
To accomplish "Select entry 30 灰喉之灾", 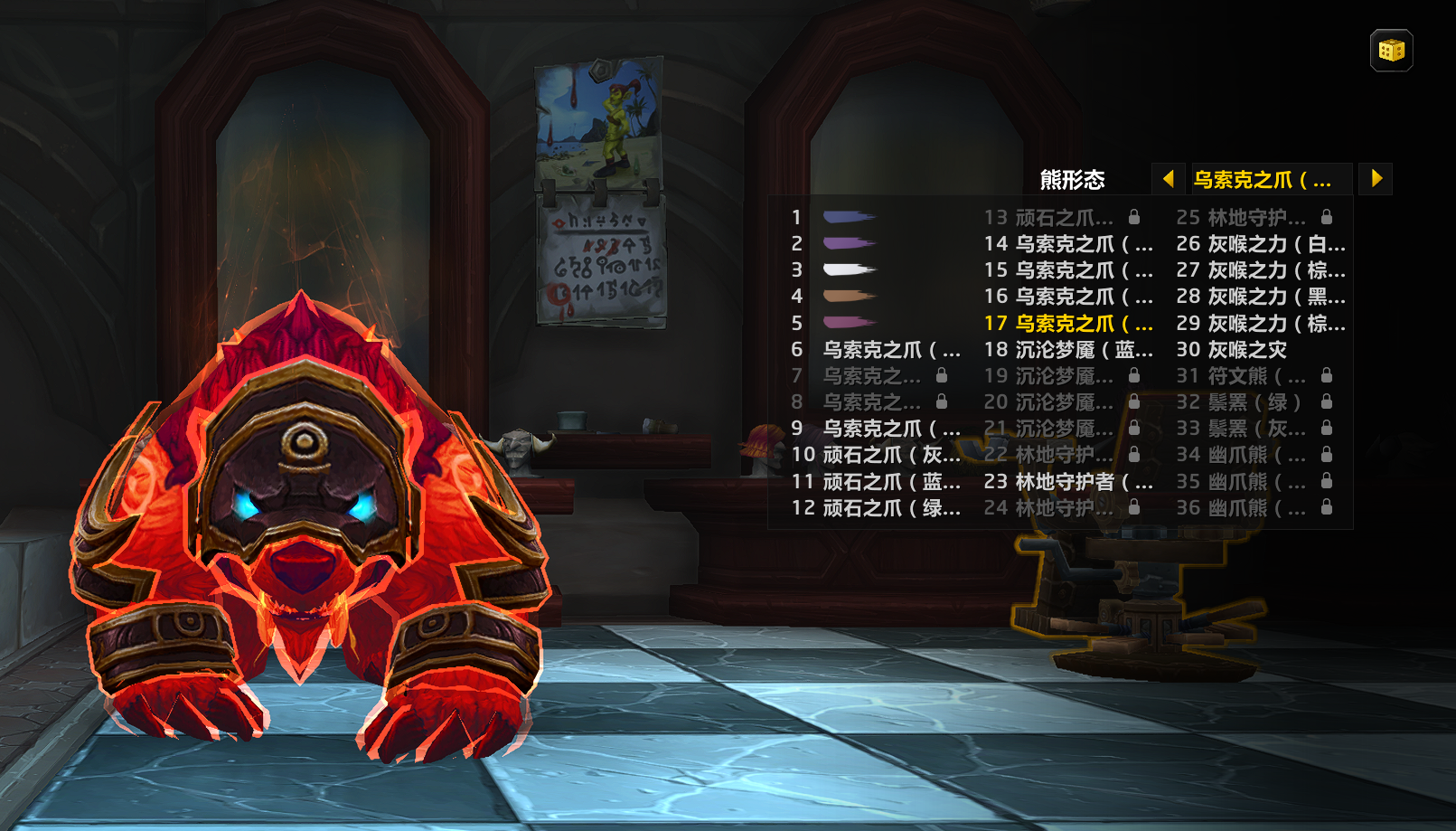I will [1247, 349].
